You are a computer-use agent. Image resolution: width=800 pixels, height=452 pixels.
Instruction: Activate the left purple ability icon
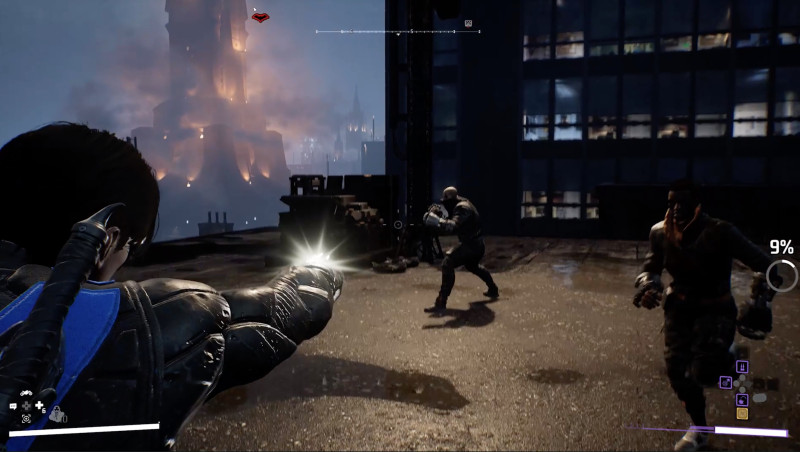coord(727,381)
